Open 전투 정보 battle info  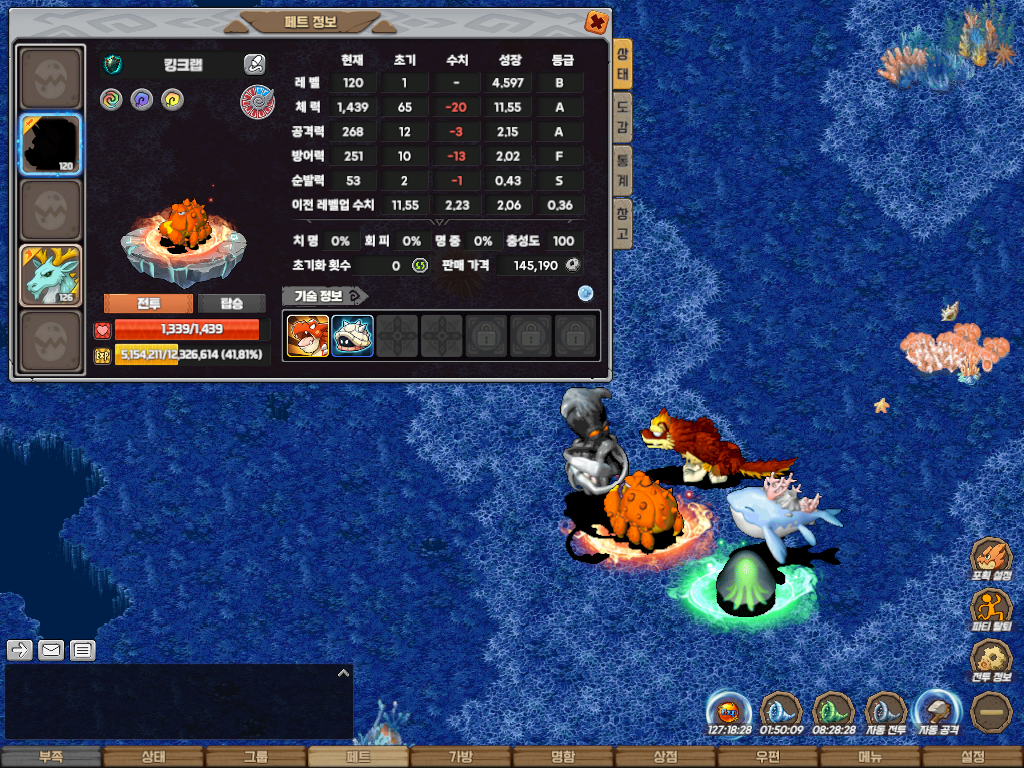[992, 659]
